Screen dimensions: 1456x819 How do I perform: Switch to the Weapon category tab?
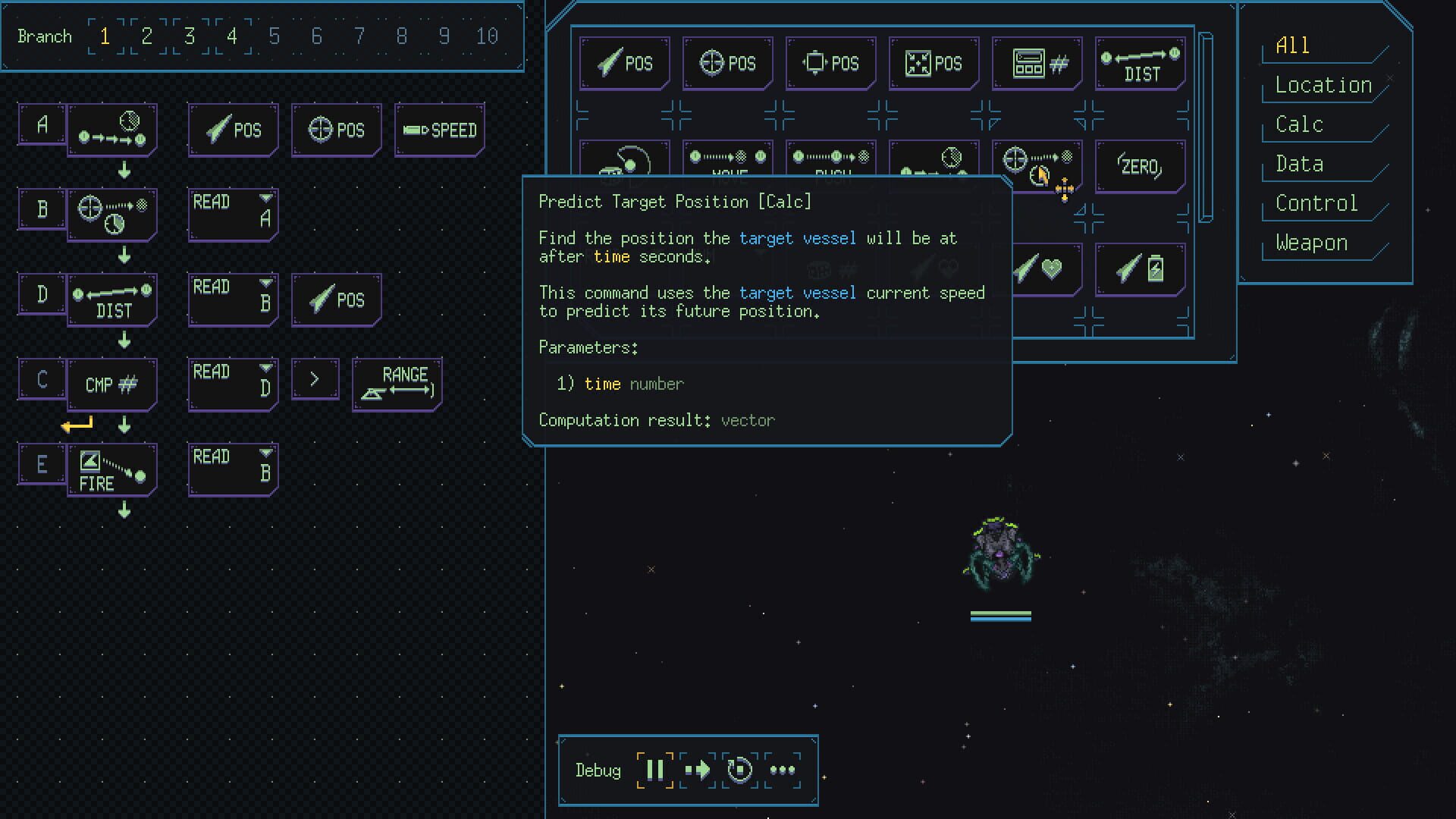click(x=1311, y=242)
